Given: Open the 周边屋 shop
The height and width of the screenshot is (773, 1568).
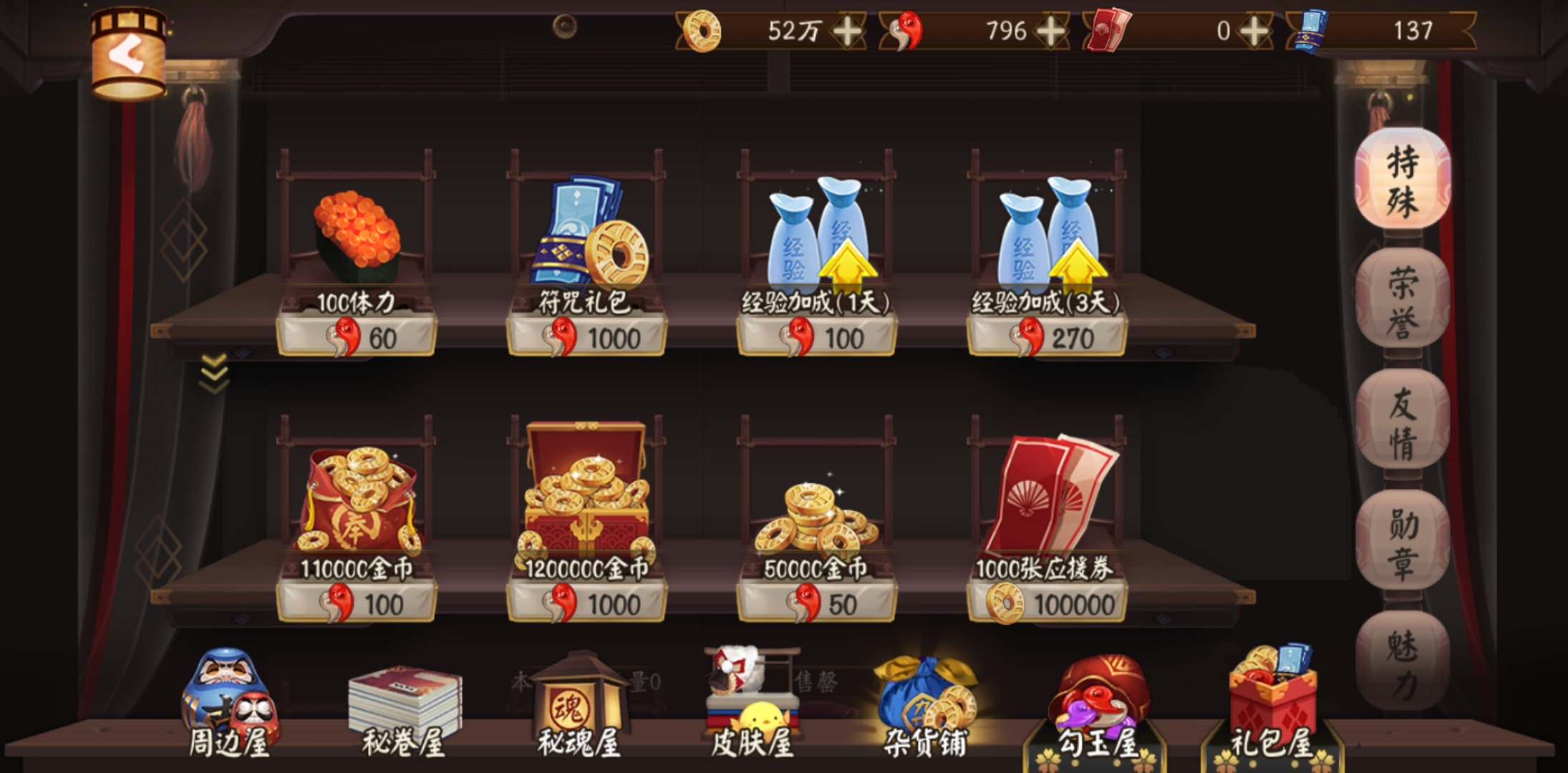Looking at the screenshot, I should [228, 705].
